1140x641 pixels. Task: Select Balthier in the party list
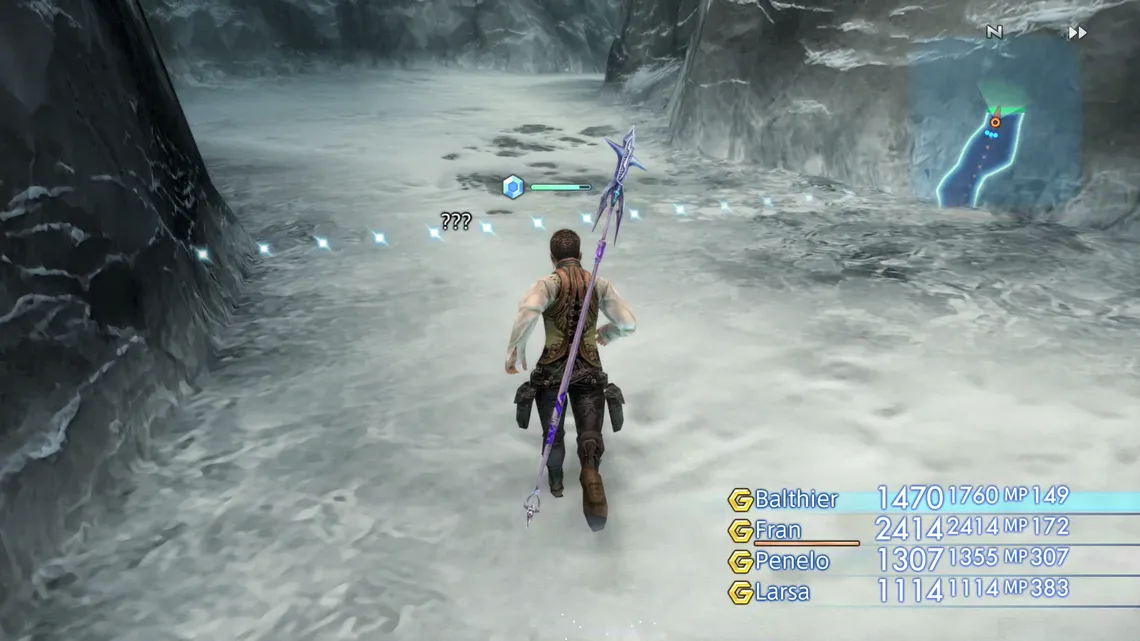click(x=797, y=499)
